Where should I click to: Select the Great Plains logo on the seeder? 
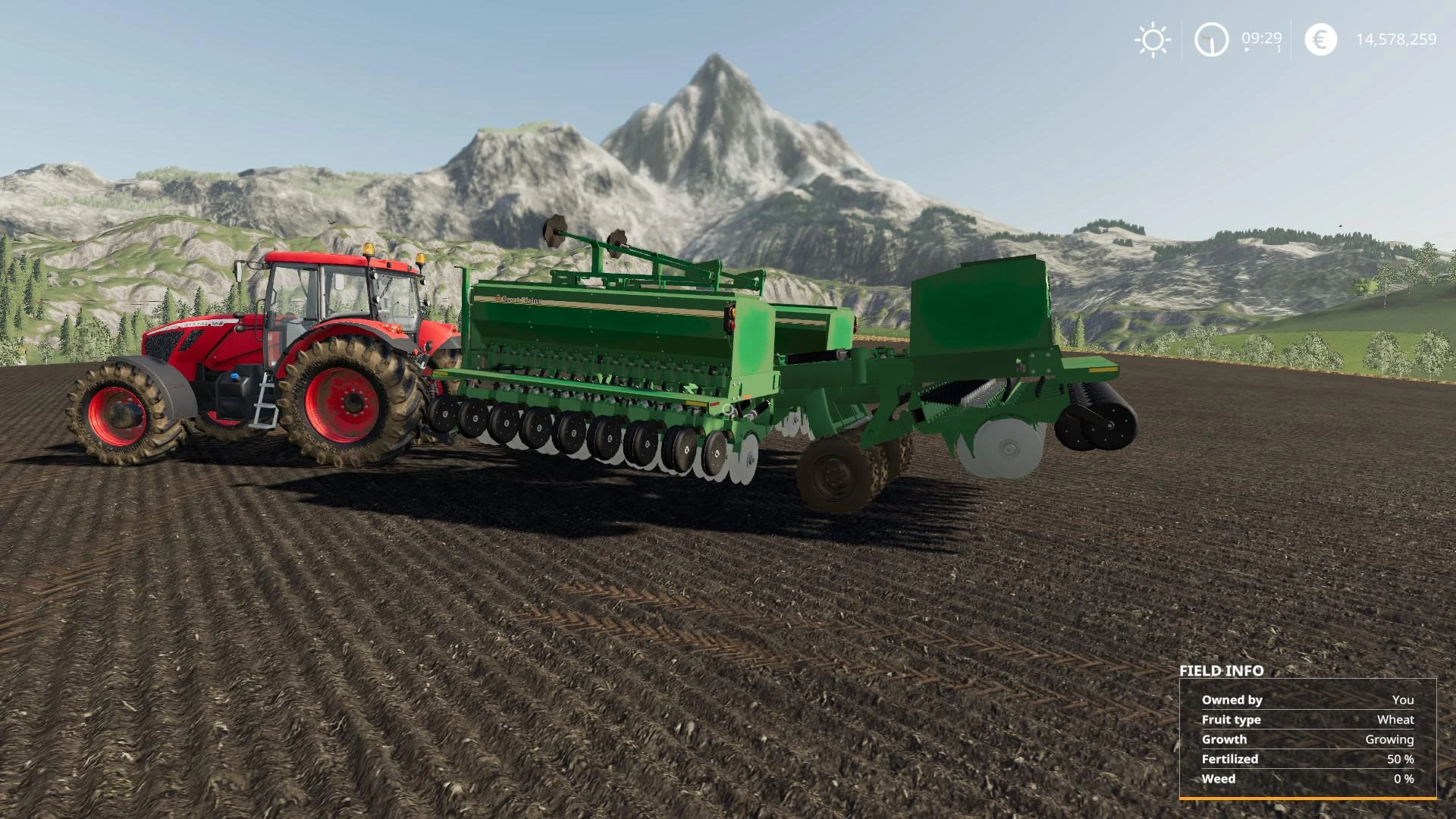520,298
